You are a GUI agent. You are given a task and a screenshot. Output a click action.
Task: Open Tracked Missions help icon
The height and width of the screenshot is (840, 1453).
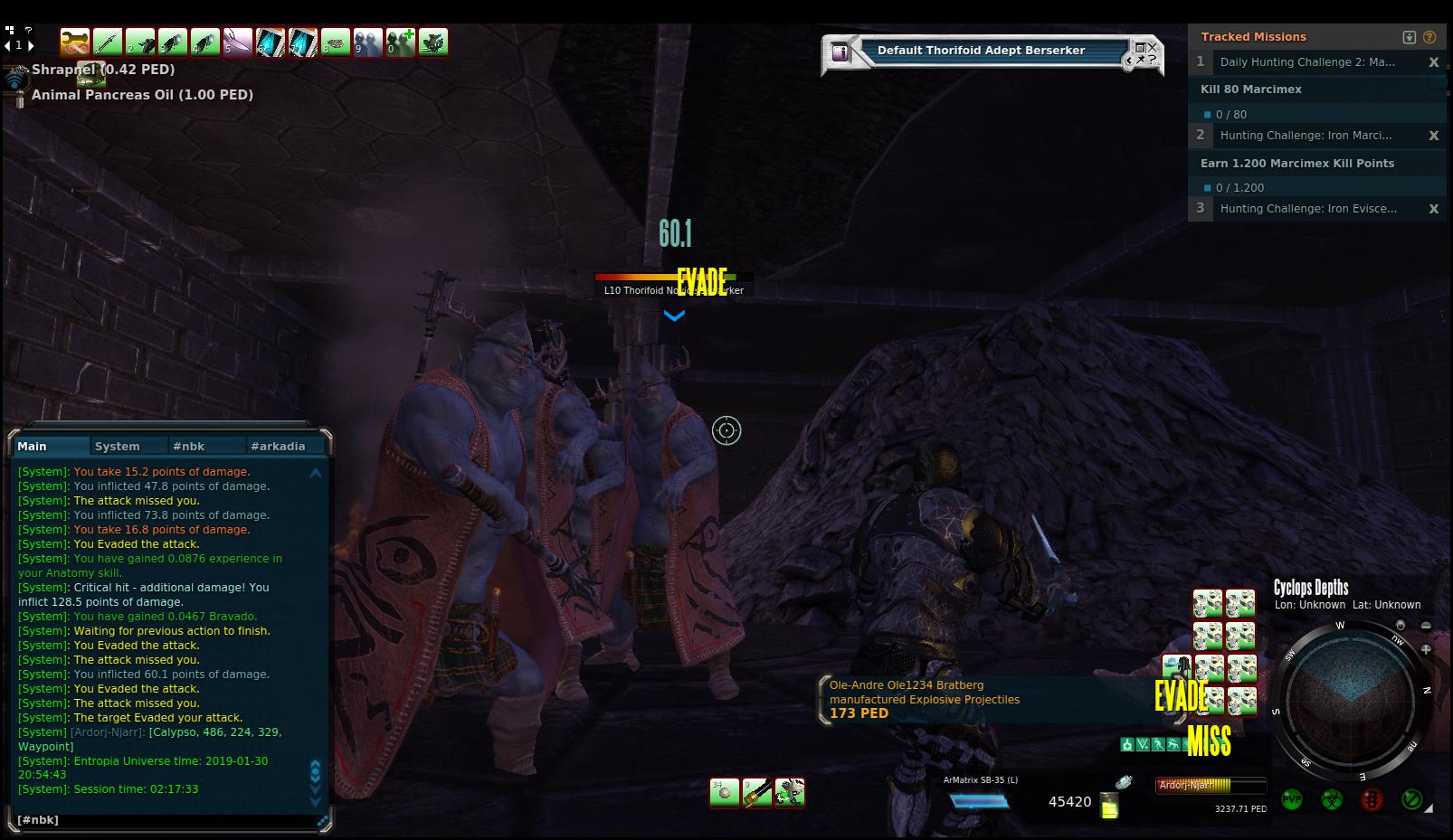[x=1429, y=37]
